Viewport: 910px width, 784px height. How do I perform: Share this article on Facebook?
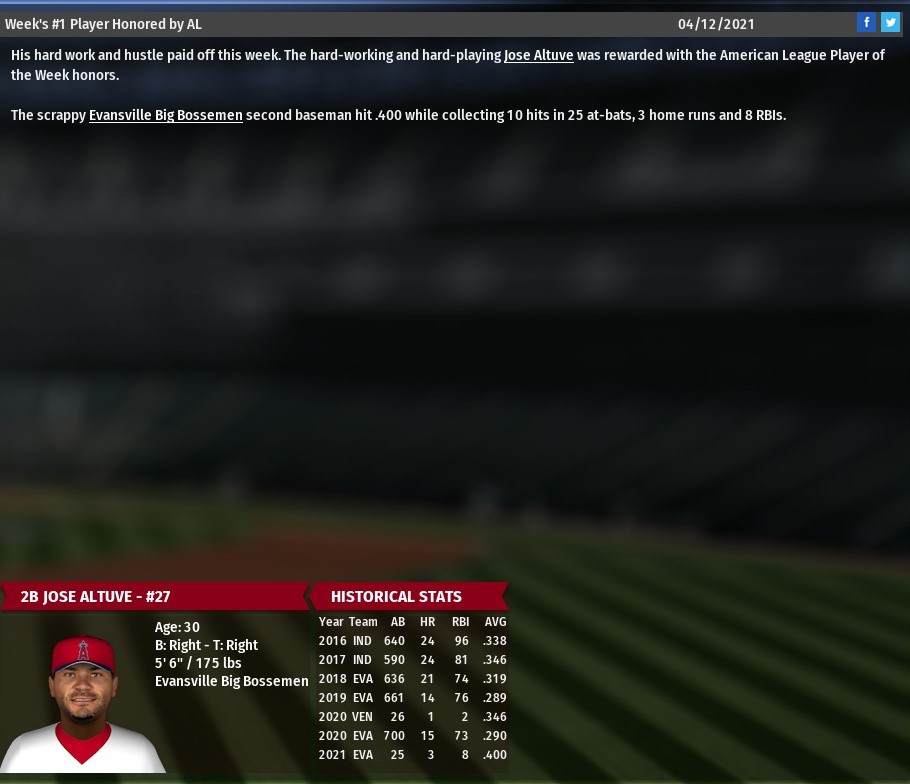(866, 23)
